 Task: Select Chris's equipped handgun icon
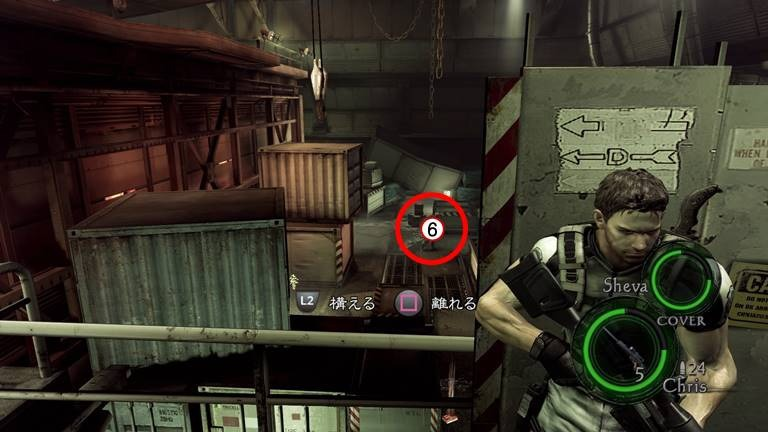[x=620, y=343]
